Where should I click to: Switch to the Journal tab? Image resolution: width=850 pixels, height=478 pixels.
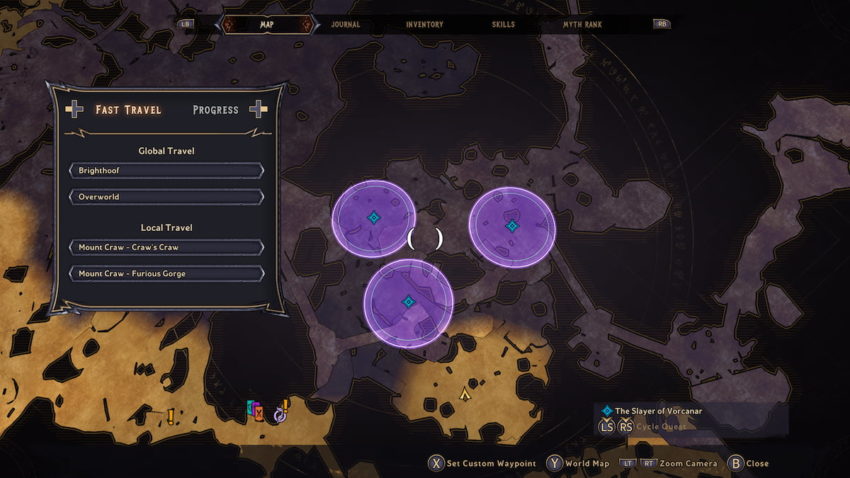point(344,24)
